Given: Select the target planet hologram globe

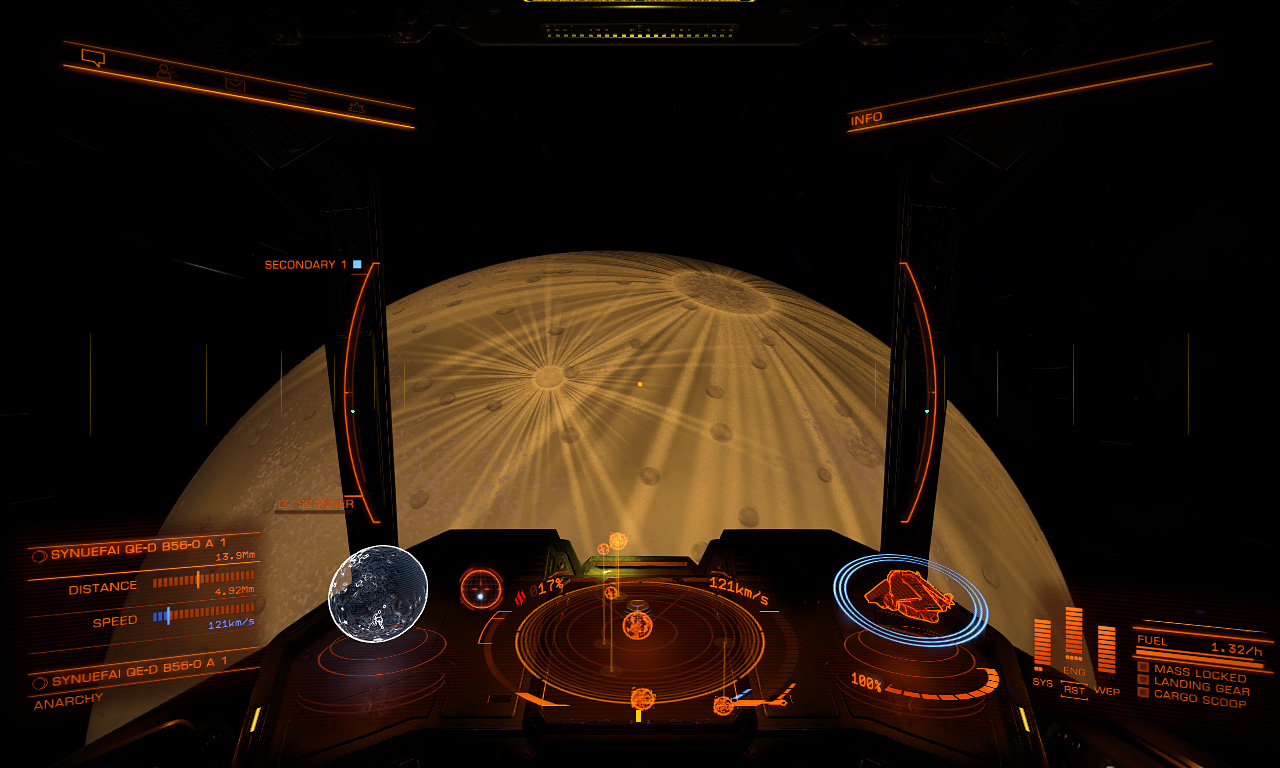Looking at the screenshot, I should [378, 593].
